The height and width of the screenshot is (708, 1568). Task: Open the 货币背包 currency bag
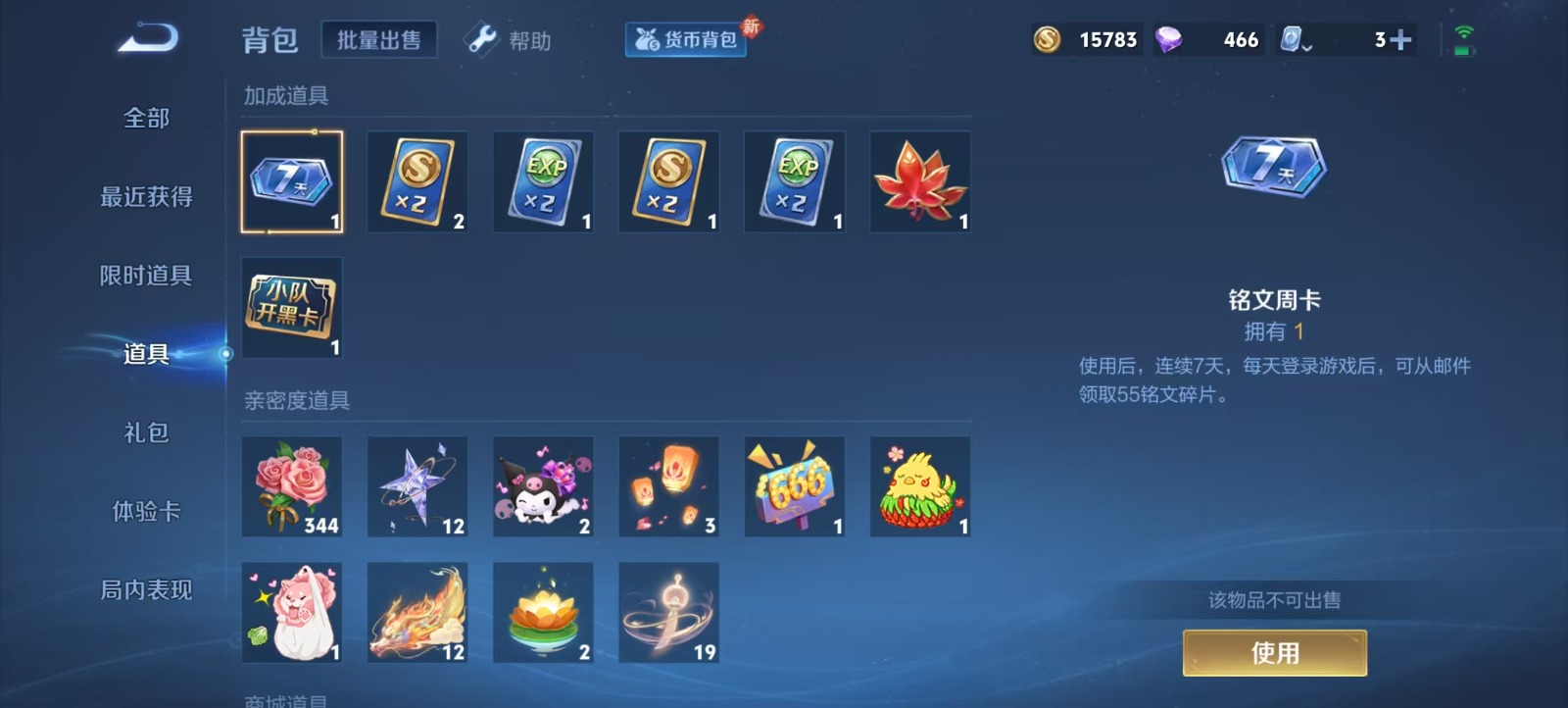(686, 40)
